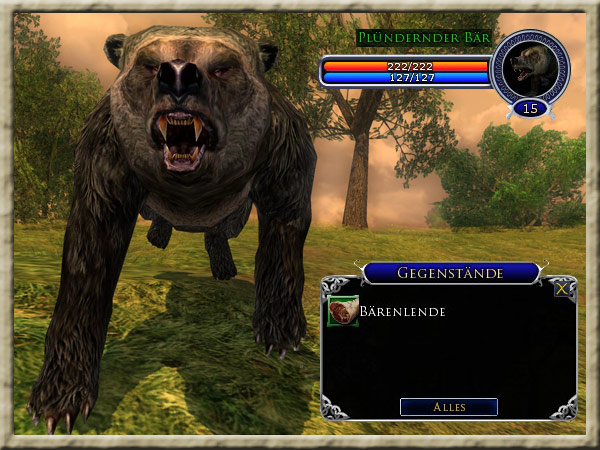
Task: Click the Alles loot-all button
Action: click(x=448, y=407)
